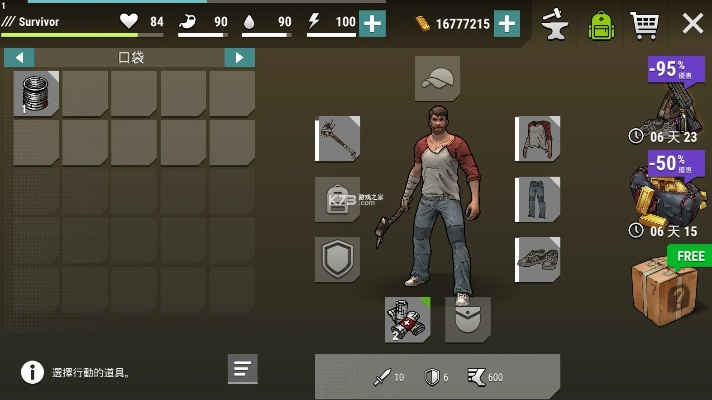The image size is (712, 400).
Task: Open the green backpack menu
Action: pyautogui.click(x=600, y=24)
